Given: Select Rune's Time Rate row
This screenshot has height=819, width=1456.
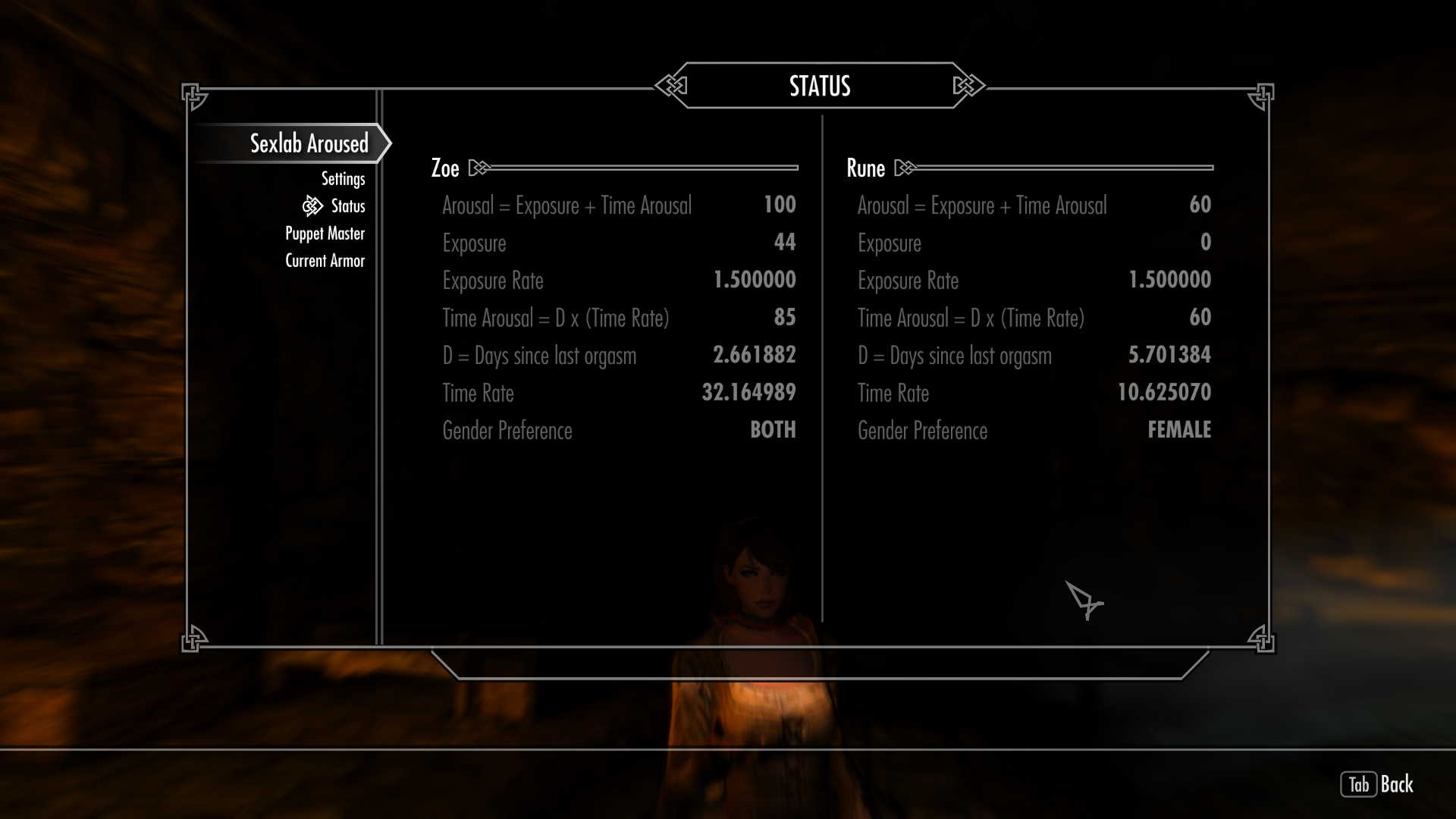Looking at the screenshot, I should 1034,394.
